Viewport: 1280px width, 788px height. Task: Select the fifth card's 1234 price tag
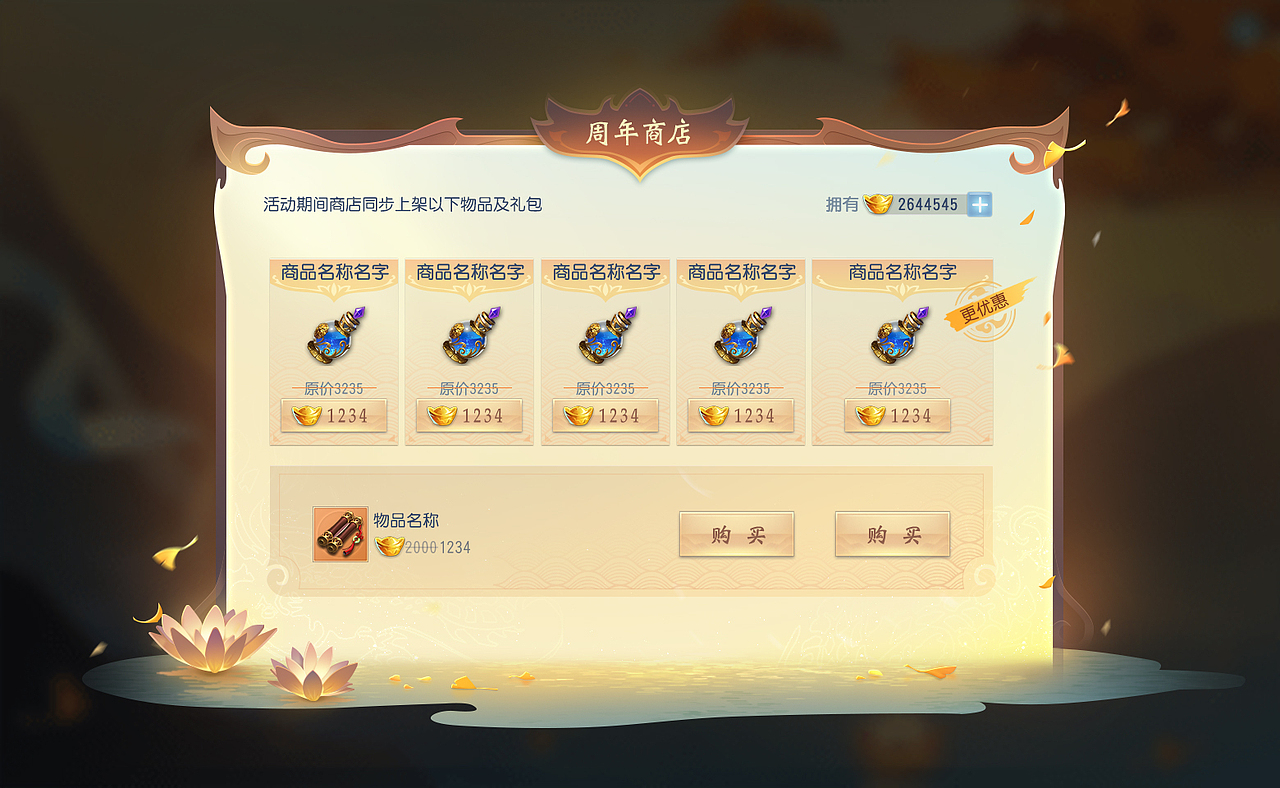coord(897,416)
